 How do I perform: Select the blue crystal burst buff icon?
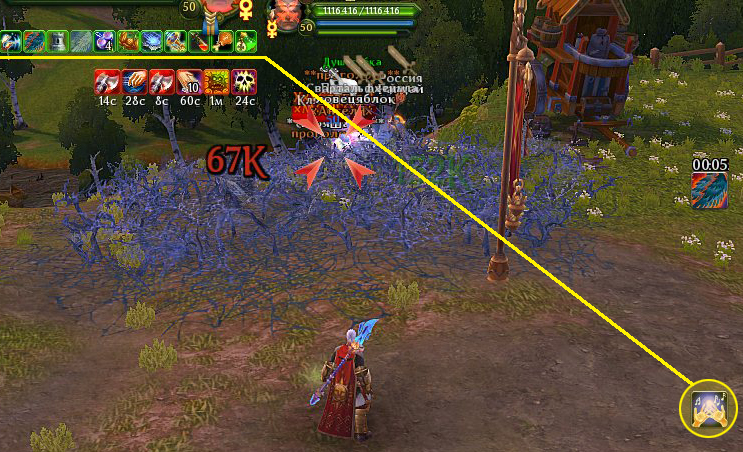click(x=152, y=41)
